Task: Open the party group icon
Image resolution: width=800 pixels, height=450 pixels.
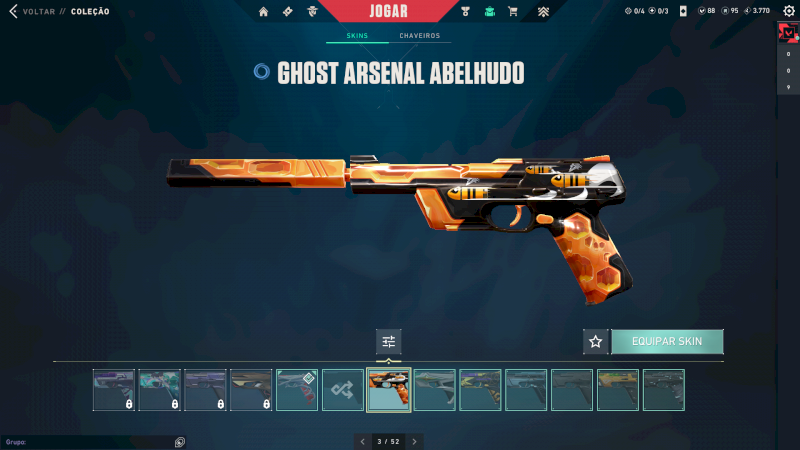Action: [x=179, y=441]
